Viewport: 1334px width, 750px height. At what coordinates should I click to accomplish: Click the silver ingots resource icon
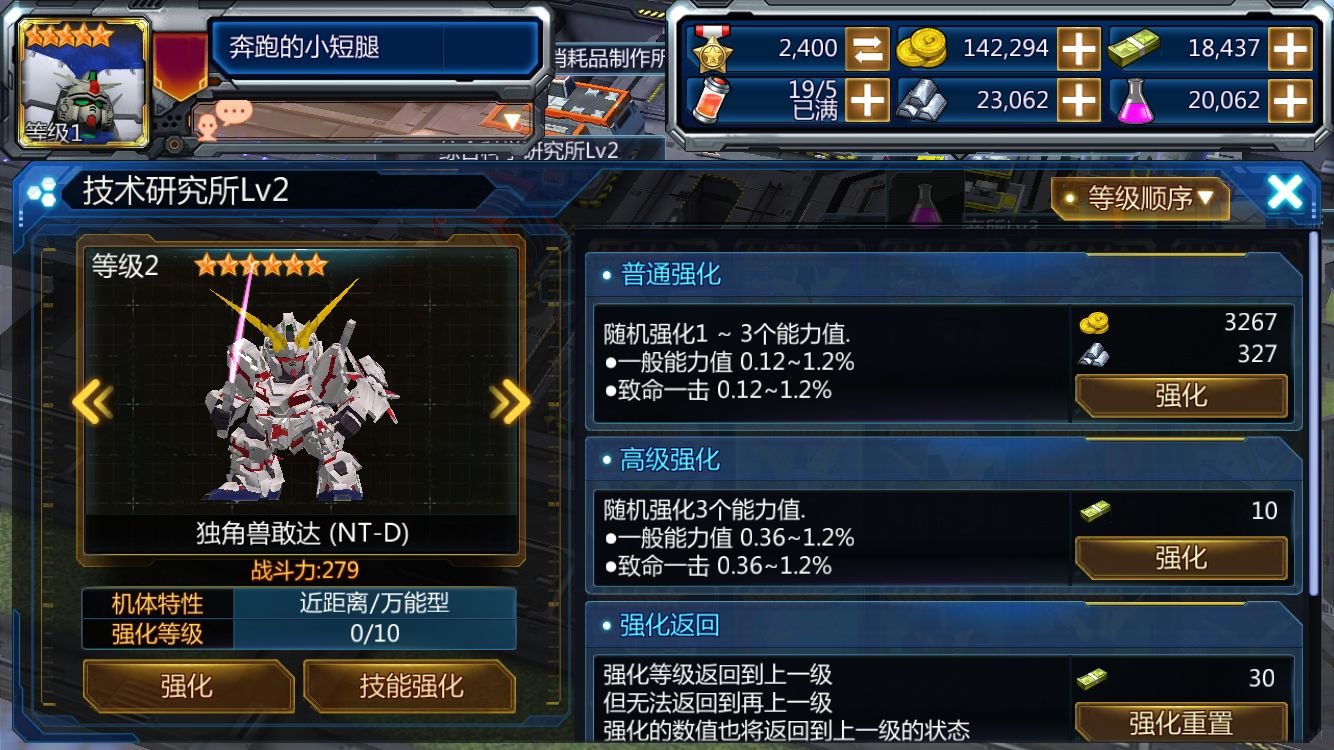point(927,100)
